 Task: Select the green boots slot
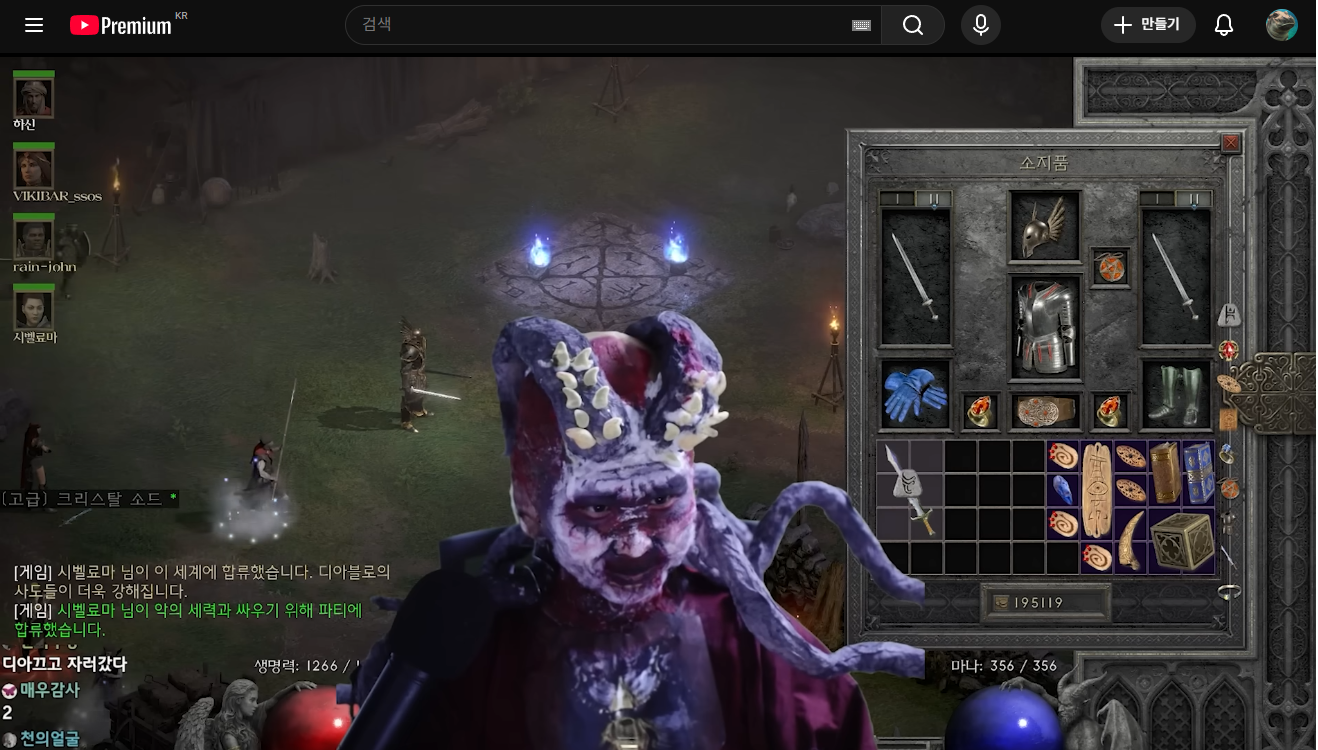[1175, 395]
